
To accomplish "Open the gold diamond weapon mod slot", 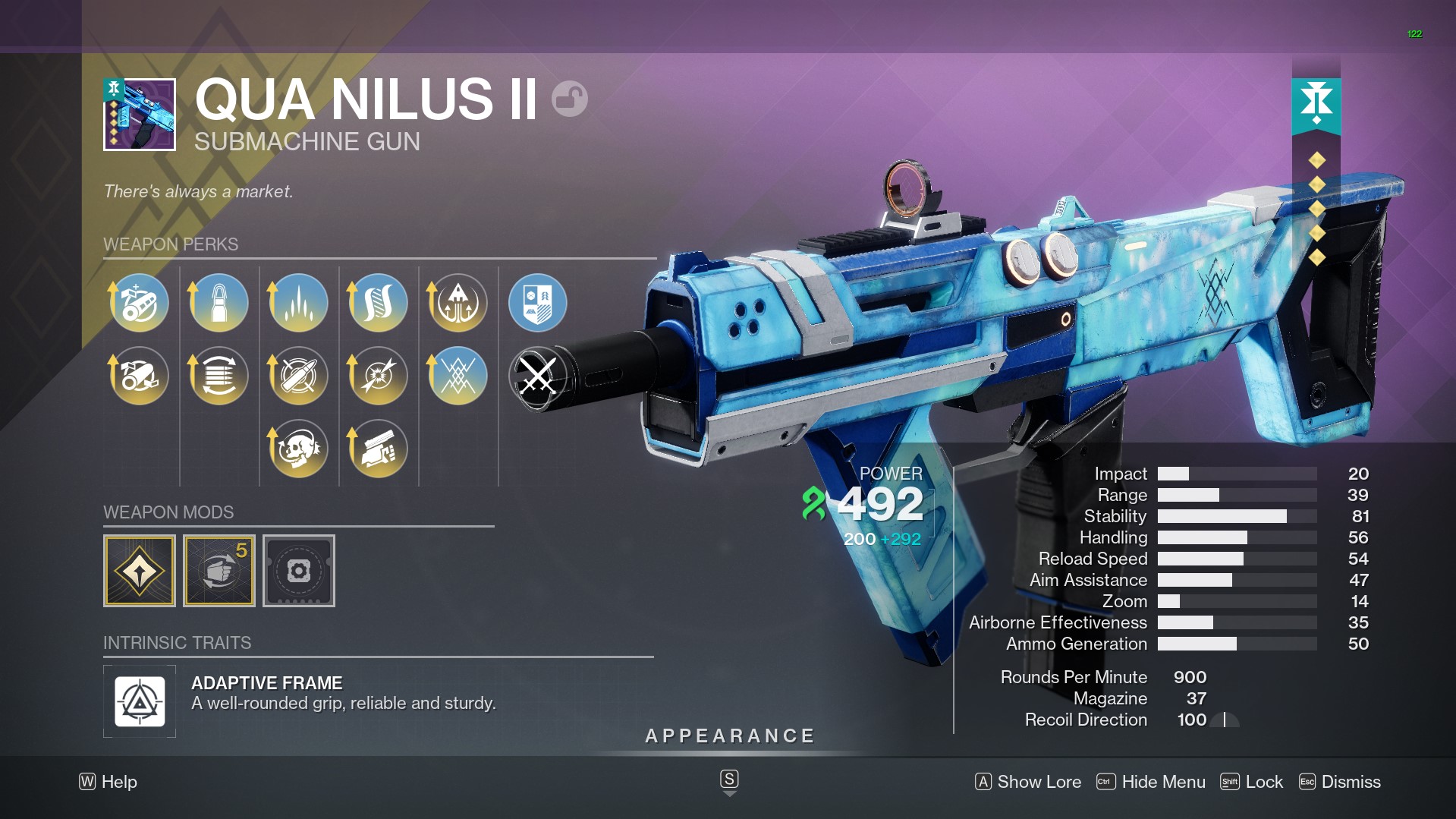I will pyautogui.click(x=140, y=571).
